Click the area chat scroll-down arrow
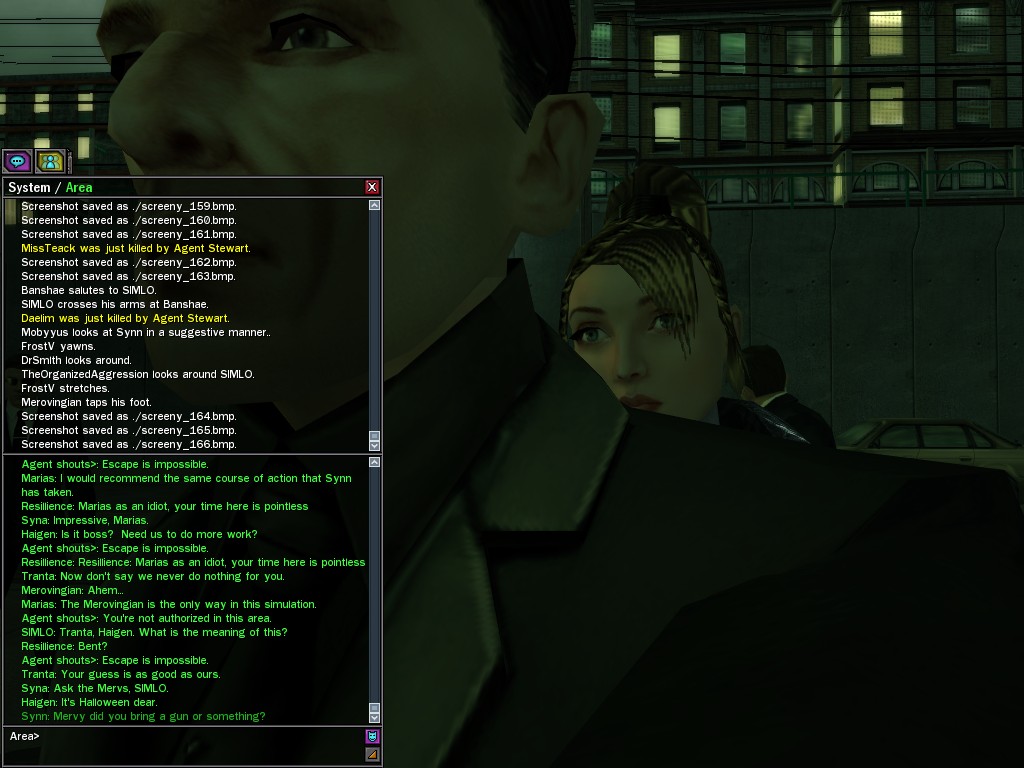The height and width of the screenshot is (768, 1024). pos(375,717)
